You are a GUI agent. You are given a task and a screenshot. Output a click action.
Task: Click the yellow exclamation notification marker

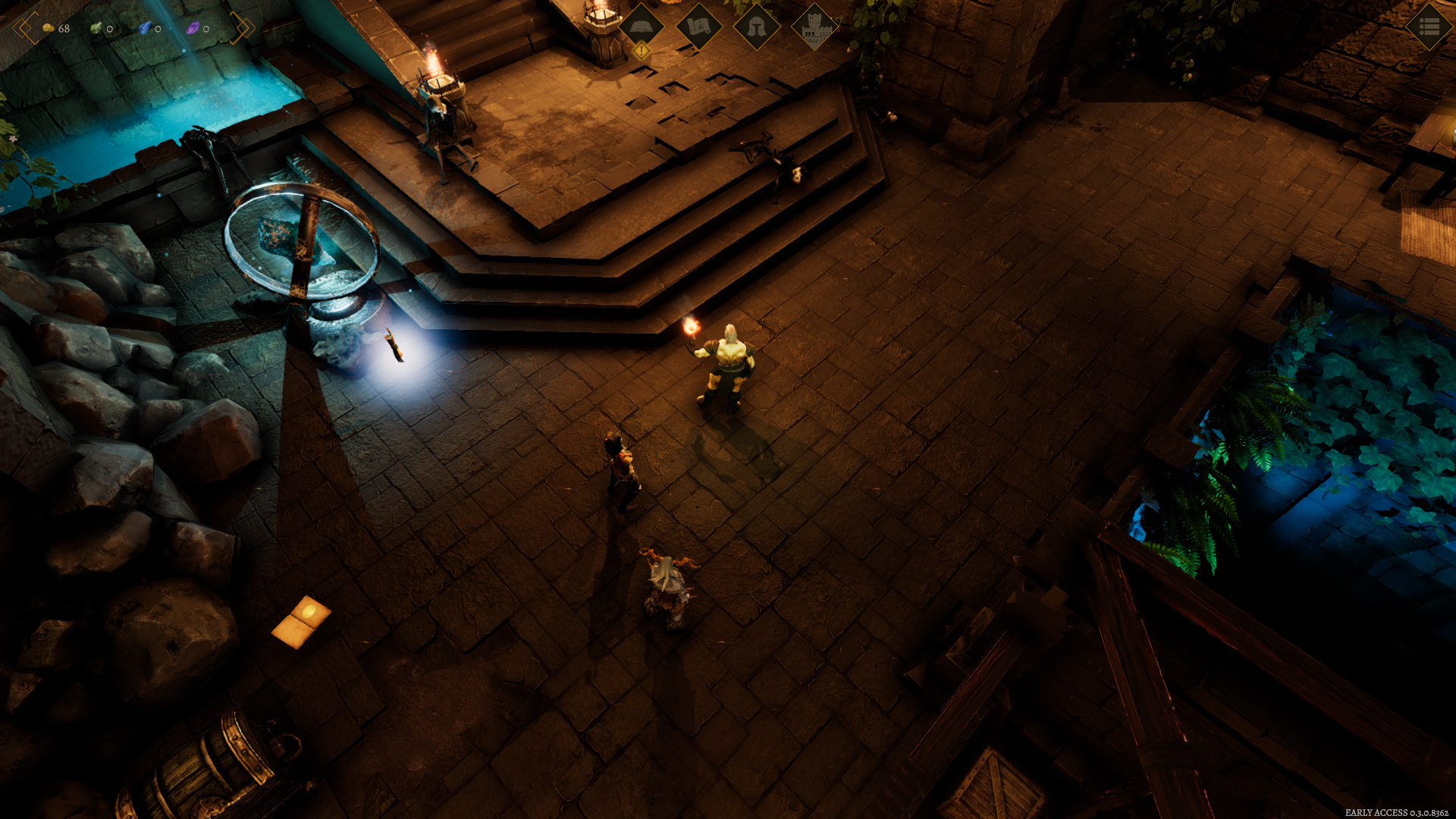642,52
